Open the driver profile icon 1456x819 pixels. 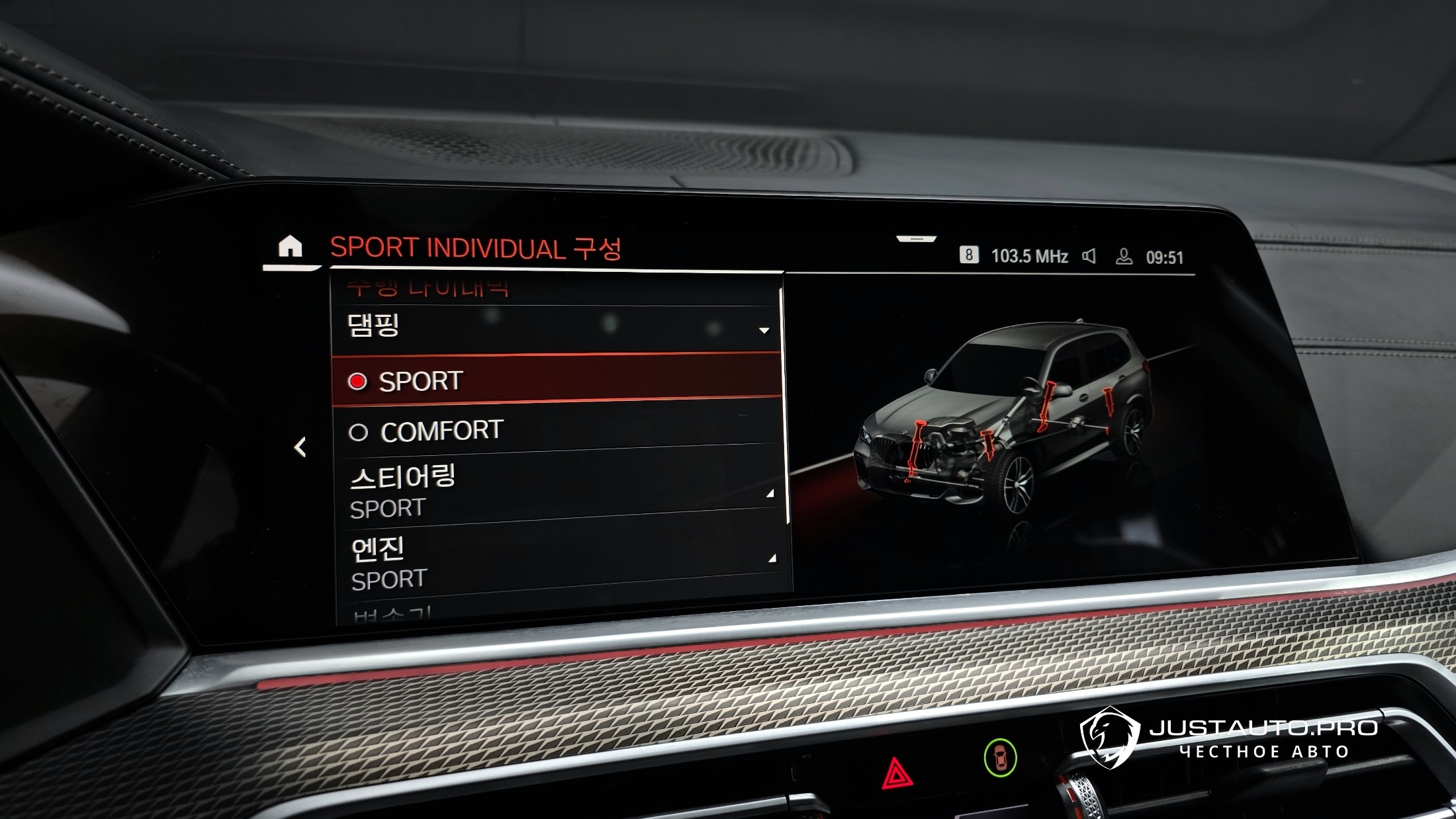[x=1124, y=257]
